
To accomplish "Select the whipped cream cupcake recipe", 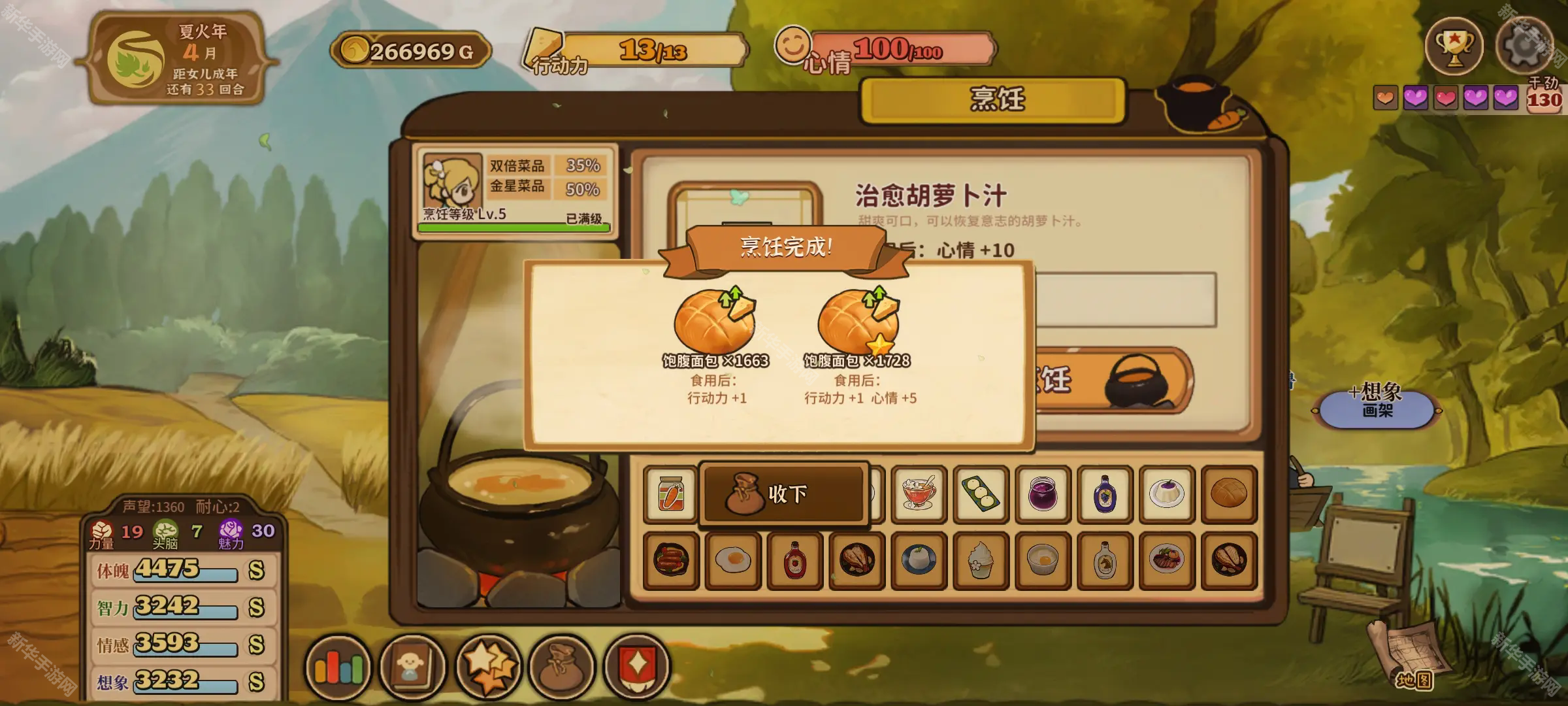I will 981,561.
